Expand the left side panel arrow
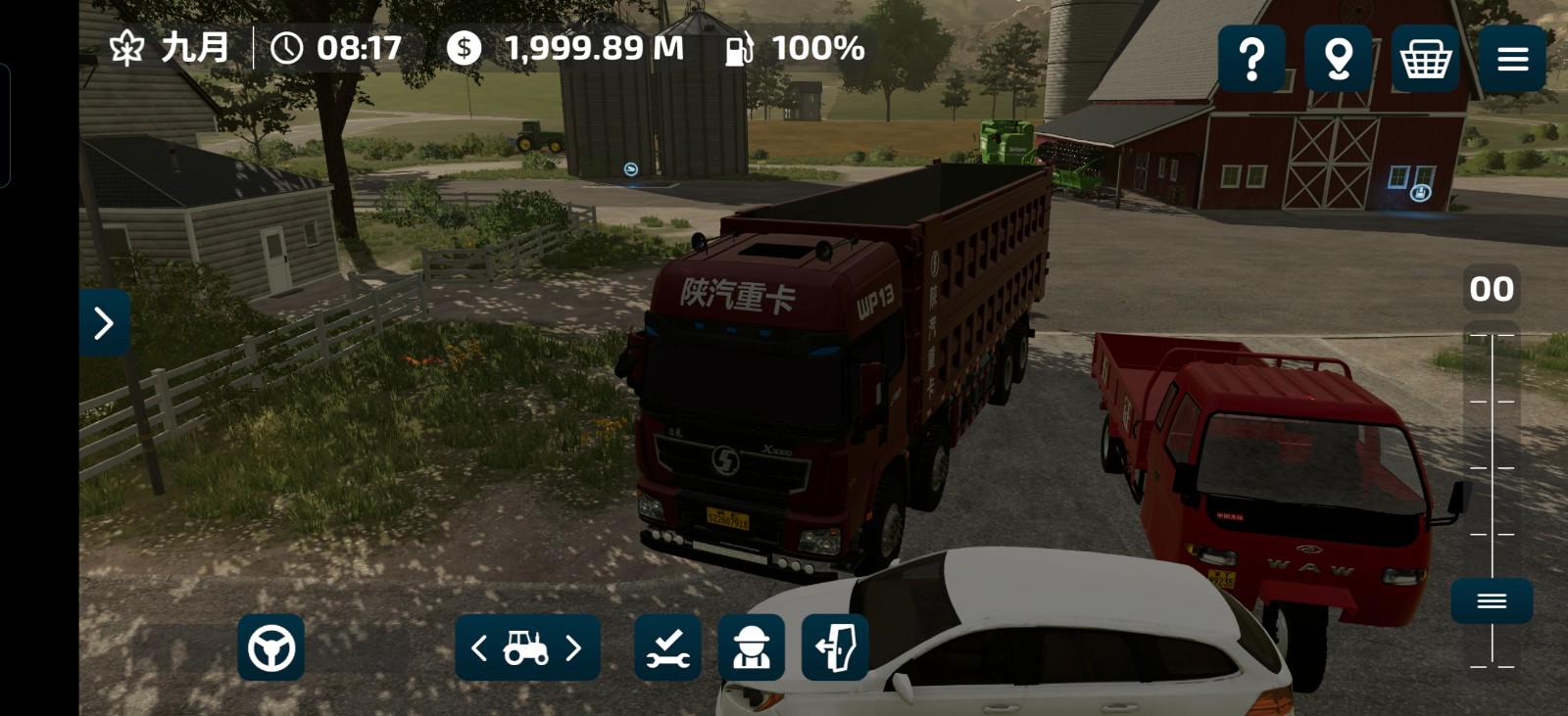1568x716 pixels. click(104, 322)
